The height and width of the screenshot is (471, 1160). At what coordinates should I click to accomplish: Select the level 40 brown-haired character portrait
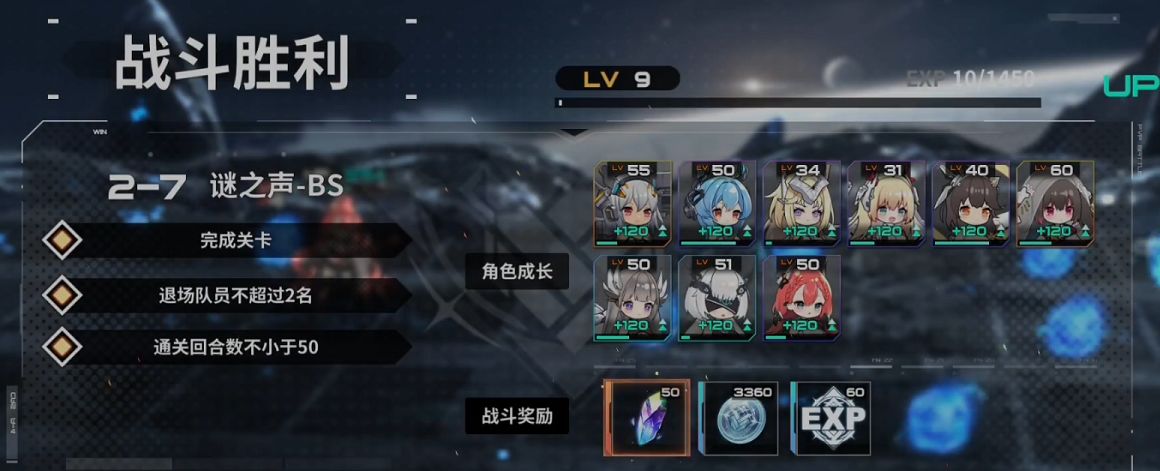[970, 204]
